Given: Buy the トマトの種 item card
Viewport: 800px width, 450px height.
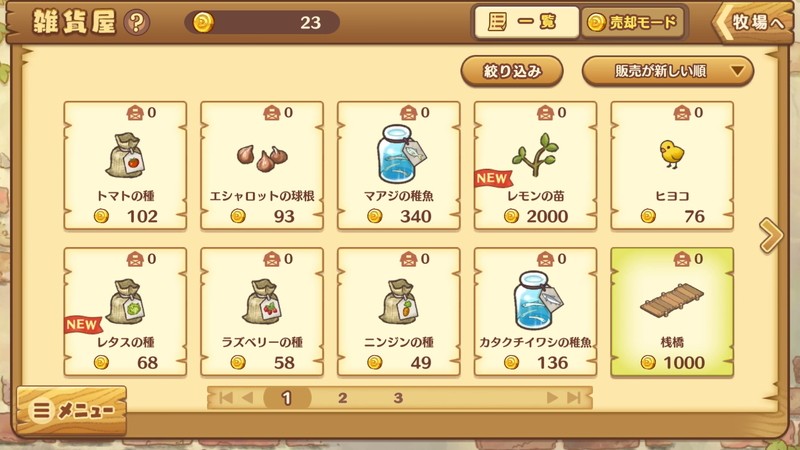Looking at the screenshot, I should (x=125, y=165).
